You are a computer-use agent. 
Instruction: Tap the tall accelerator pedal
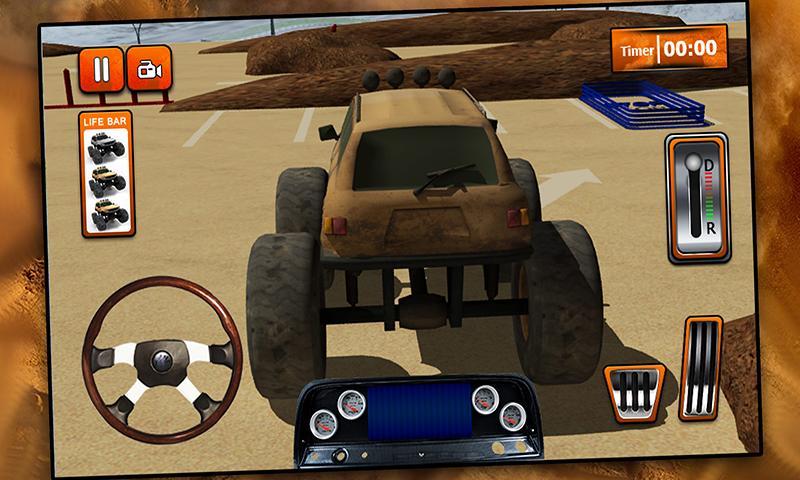tap(700, 368)
